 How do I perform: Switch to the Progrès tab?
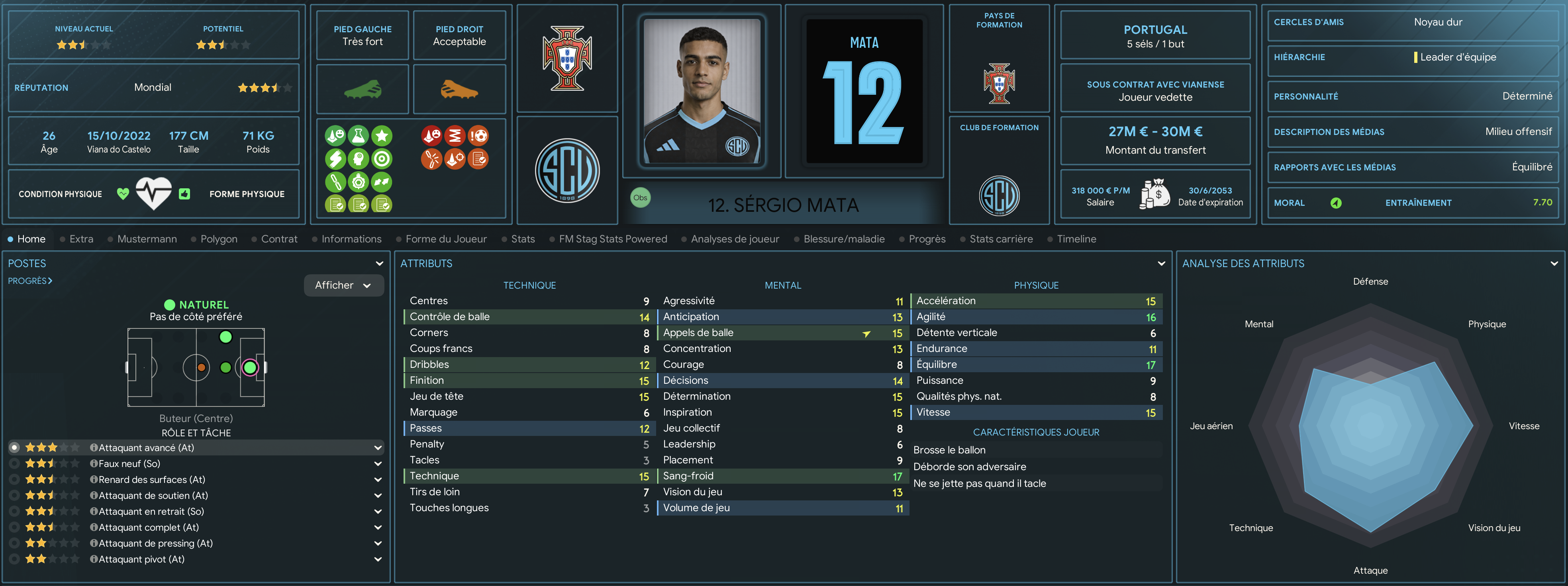(x=927, y=239)
